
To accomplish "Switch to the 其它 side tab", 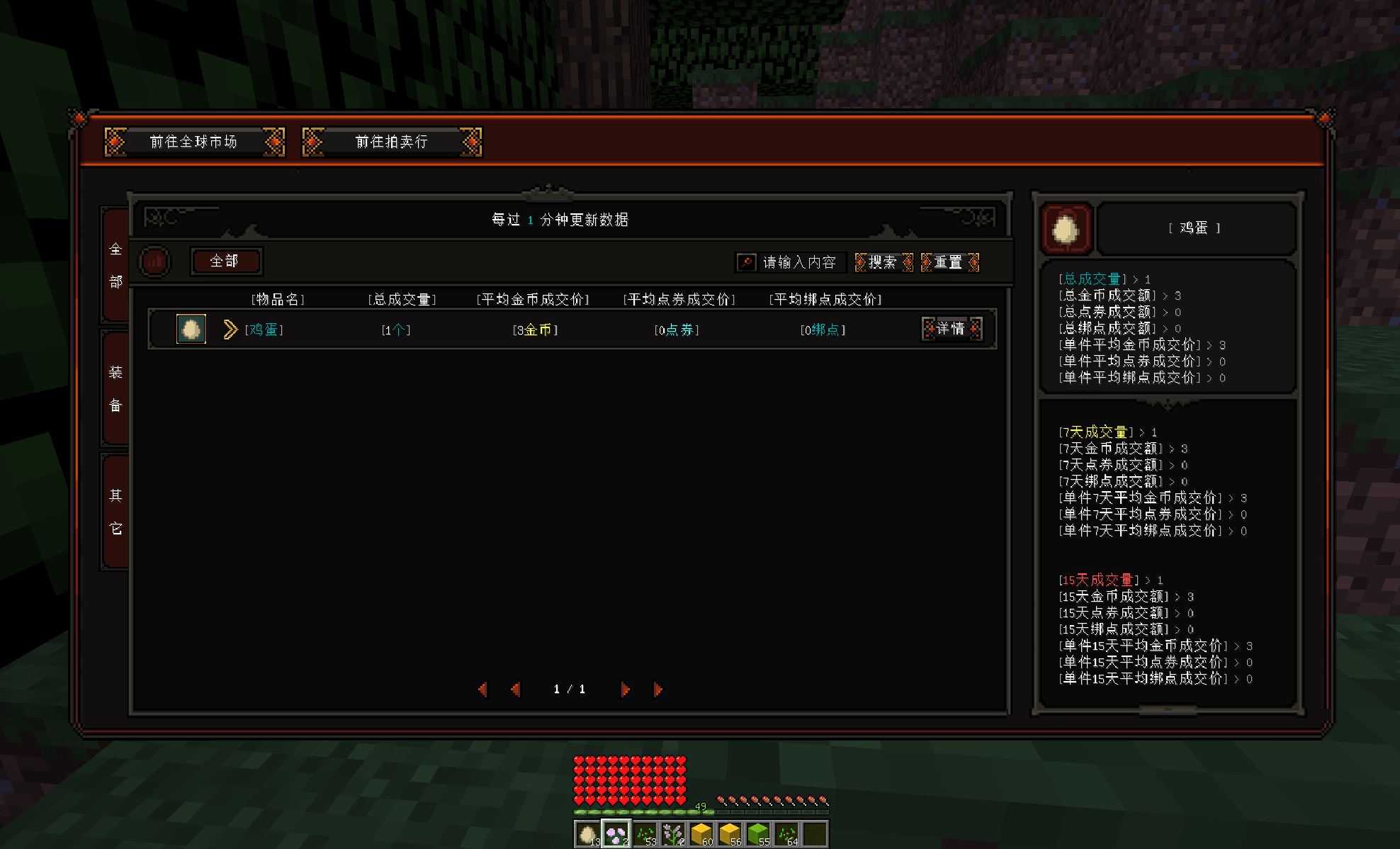I will 116,511.
